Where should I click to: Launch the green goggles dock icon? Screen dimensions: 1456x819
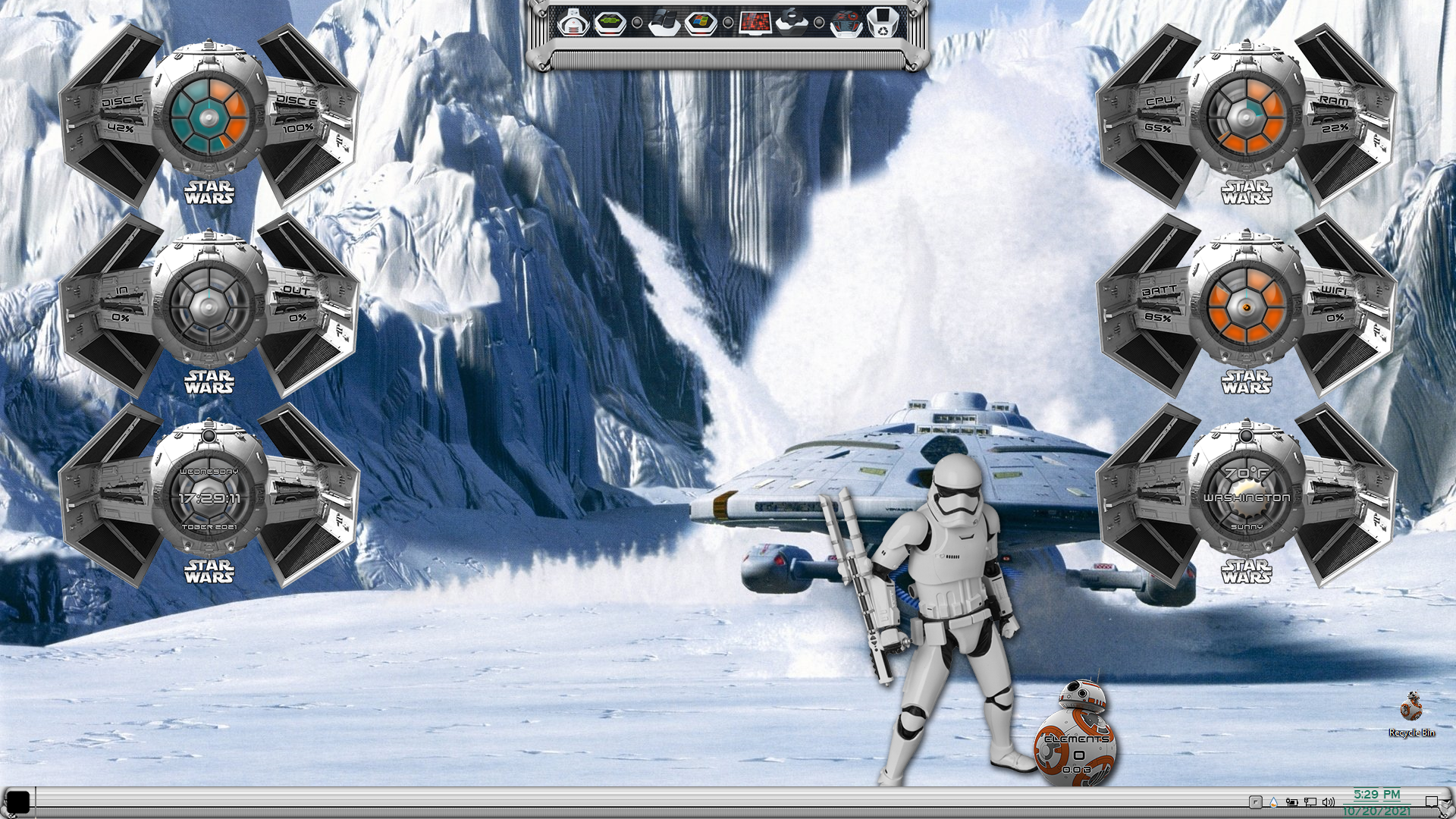point(610,22)
